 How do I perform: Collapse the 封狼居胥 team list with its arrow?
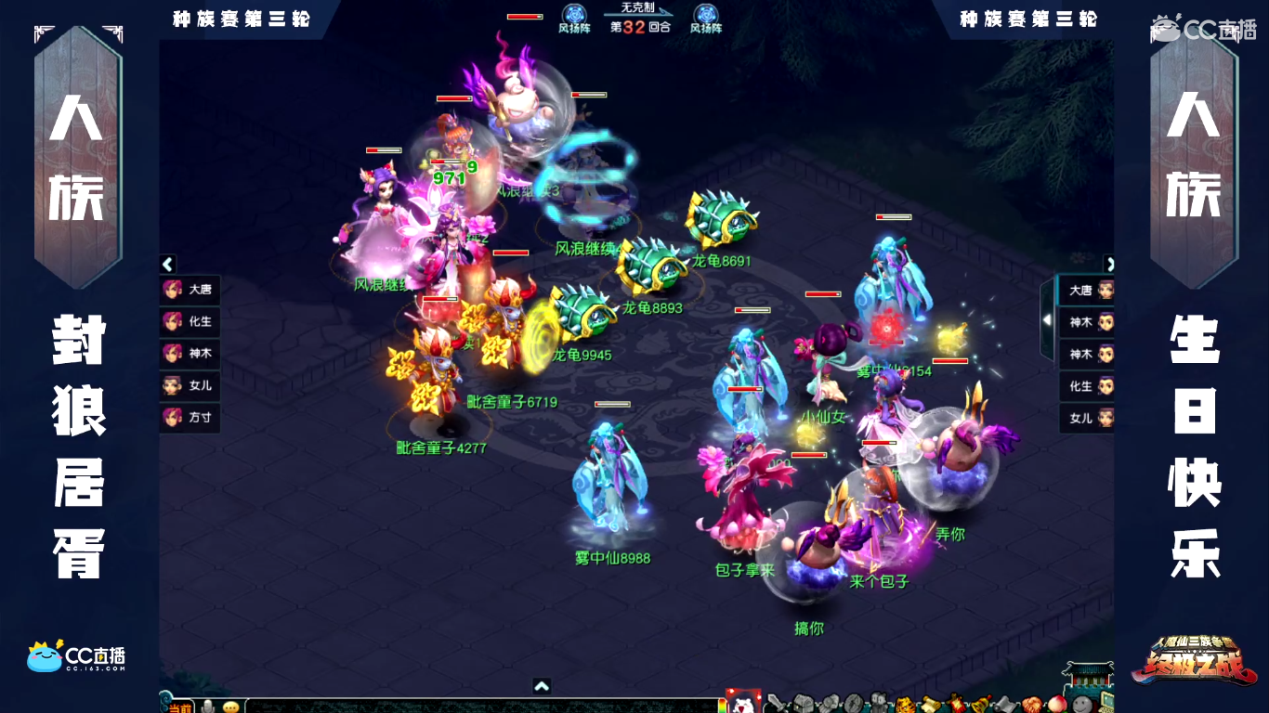coord(168,264)
